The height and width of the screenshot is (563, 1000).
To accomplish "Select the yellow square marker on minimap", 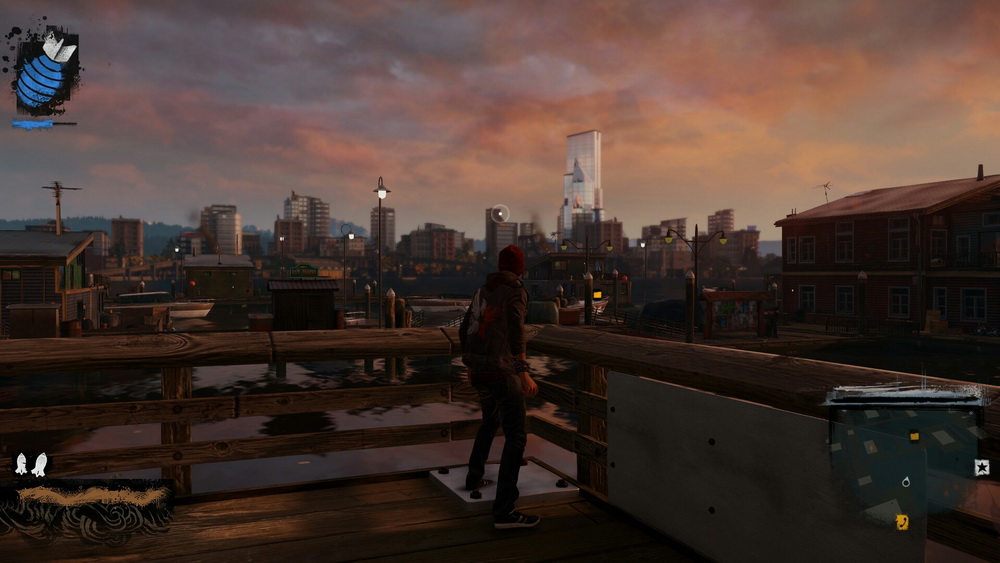I will [914, 436].
